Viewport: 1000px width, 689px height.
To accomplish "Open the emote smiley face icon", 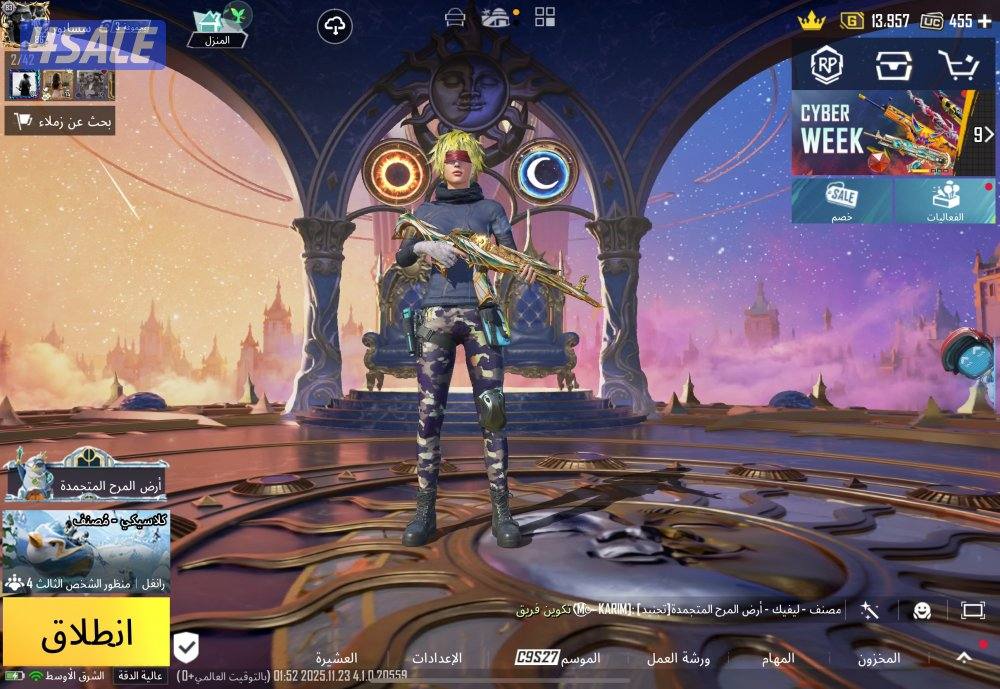I will [x=922, y=610].
